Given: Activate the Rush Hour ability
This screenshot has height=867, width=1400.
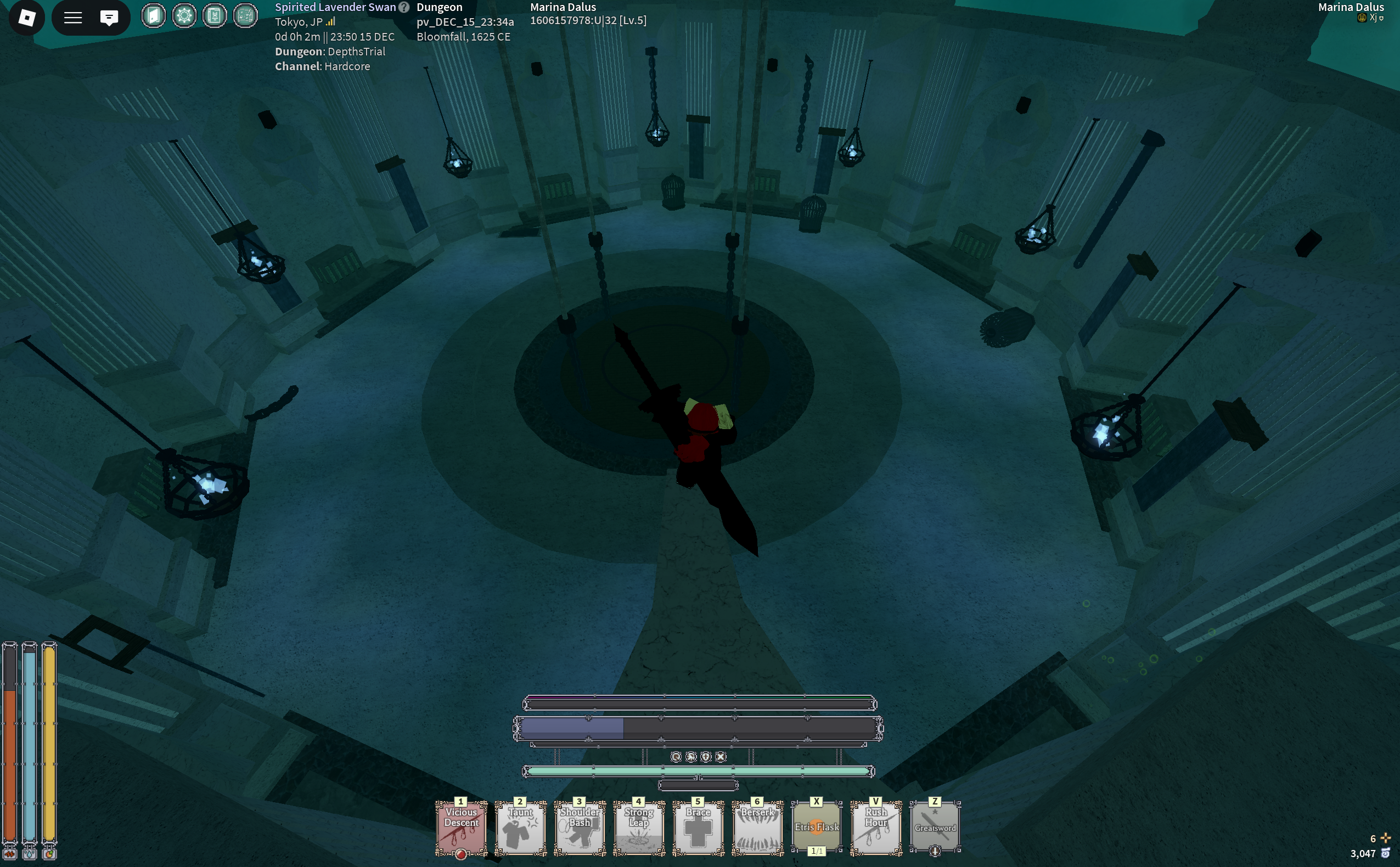Looking at the screenshot, I should (876, 827).
